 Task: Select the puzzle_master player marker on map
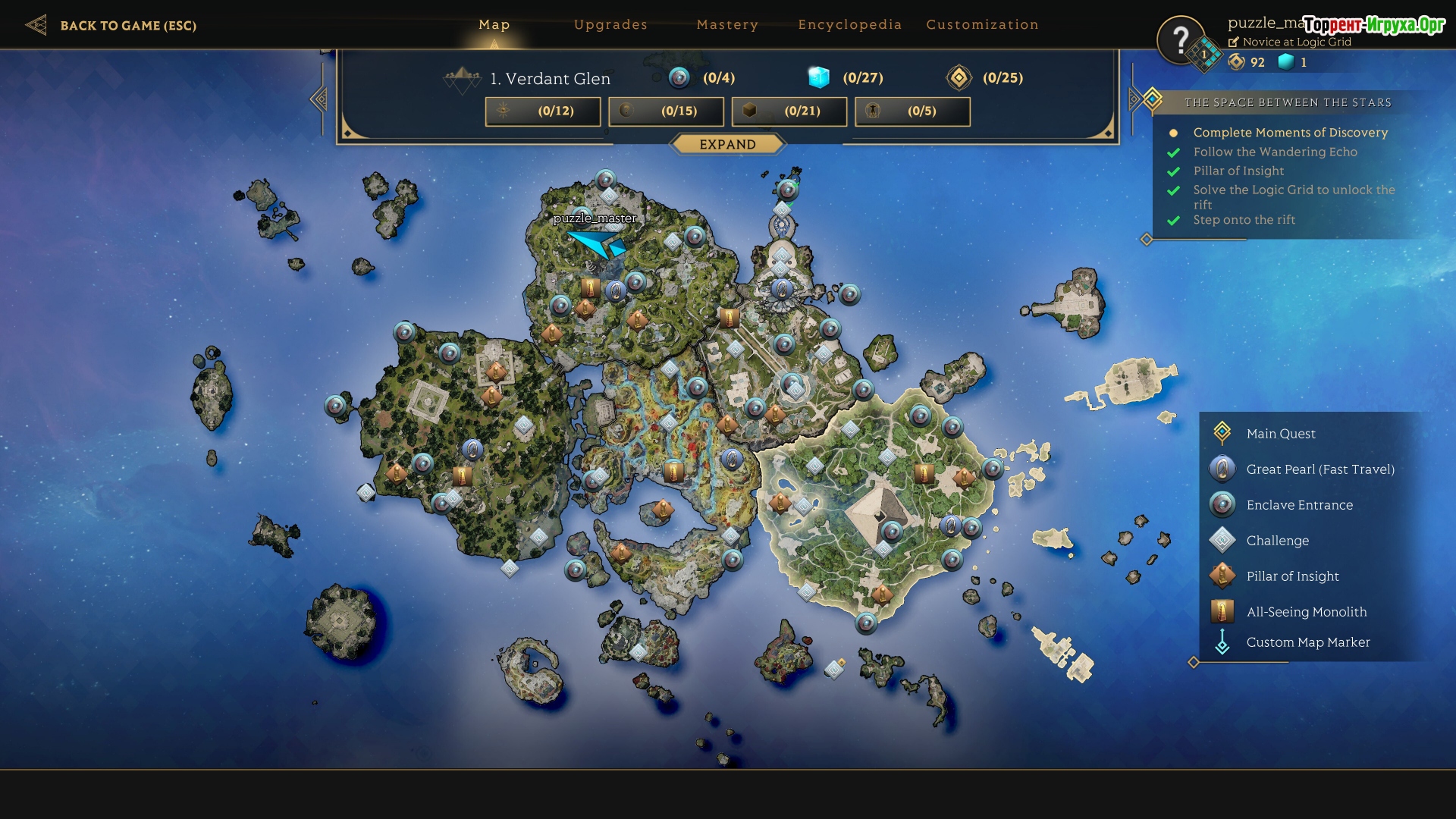[x=598, y=243]
